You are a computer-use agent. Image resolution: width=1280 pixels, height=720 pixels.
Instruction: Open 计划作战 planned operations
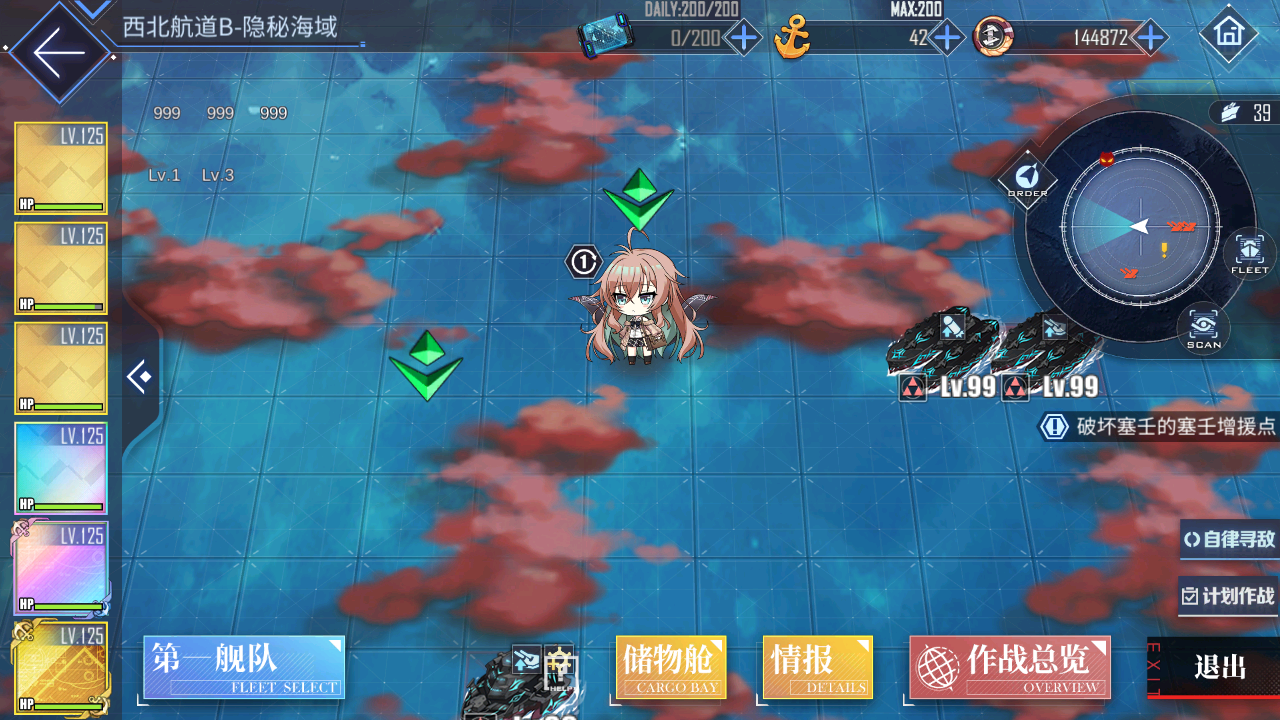pos(1229,596)
